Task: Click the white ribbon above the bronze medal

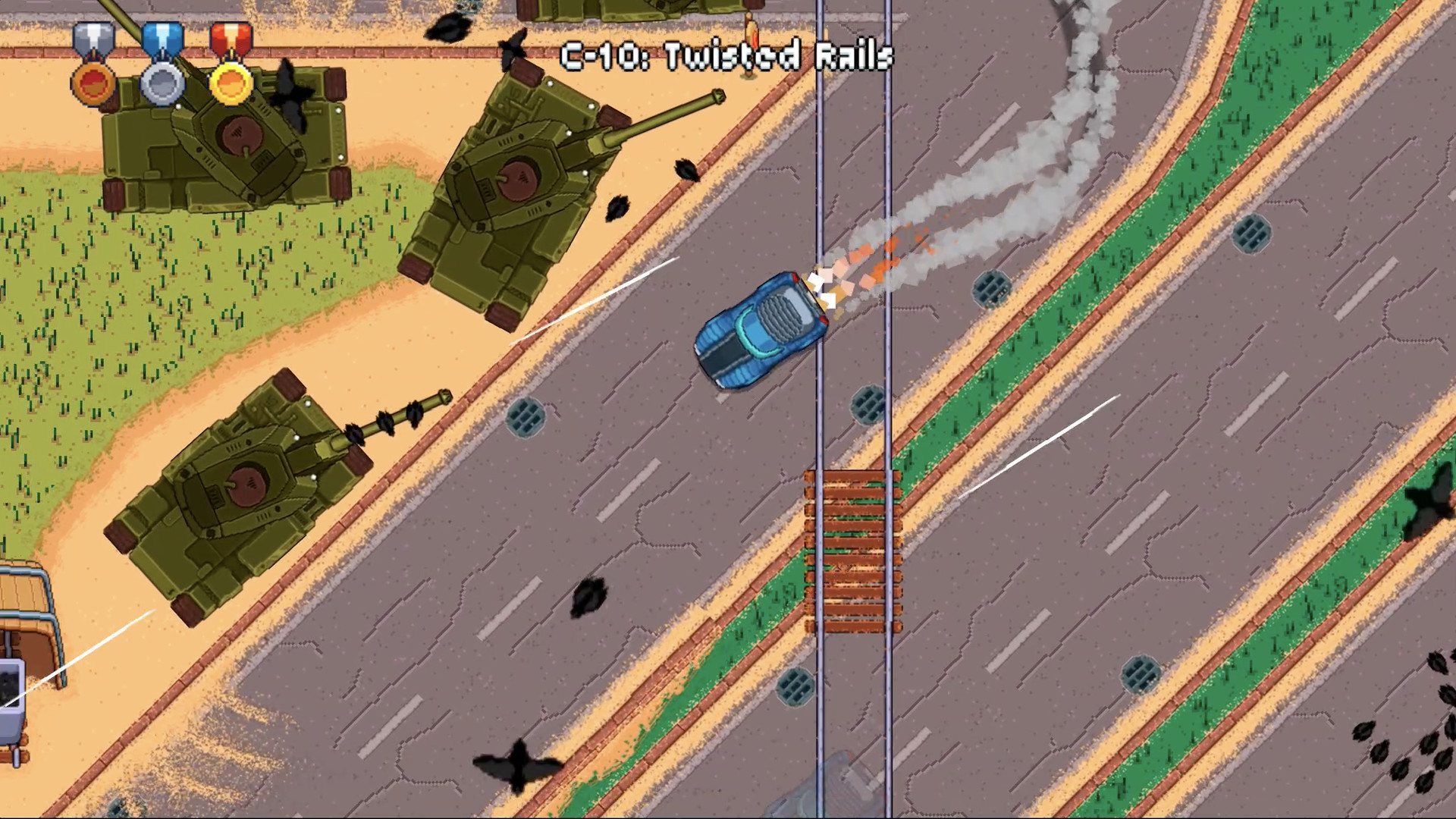Action: [x=93, y=36]
